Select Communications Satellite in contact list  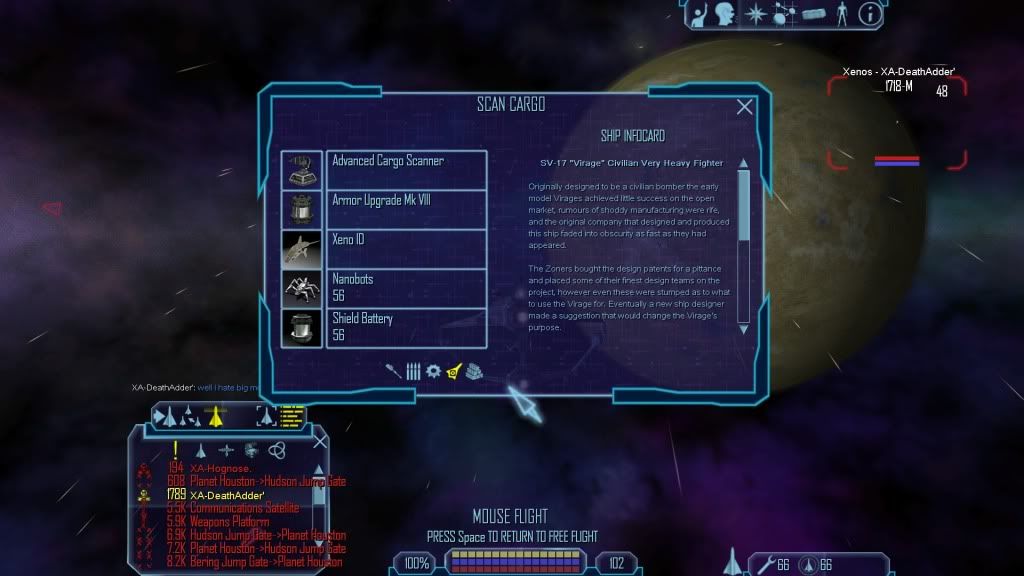pyautogui.click(x=243, y=508)
